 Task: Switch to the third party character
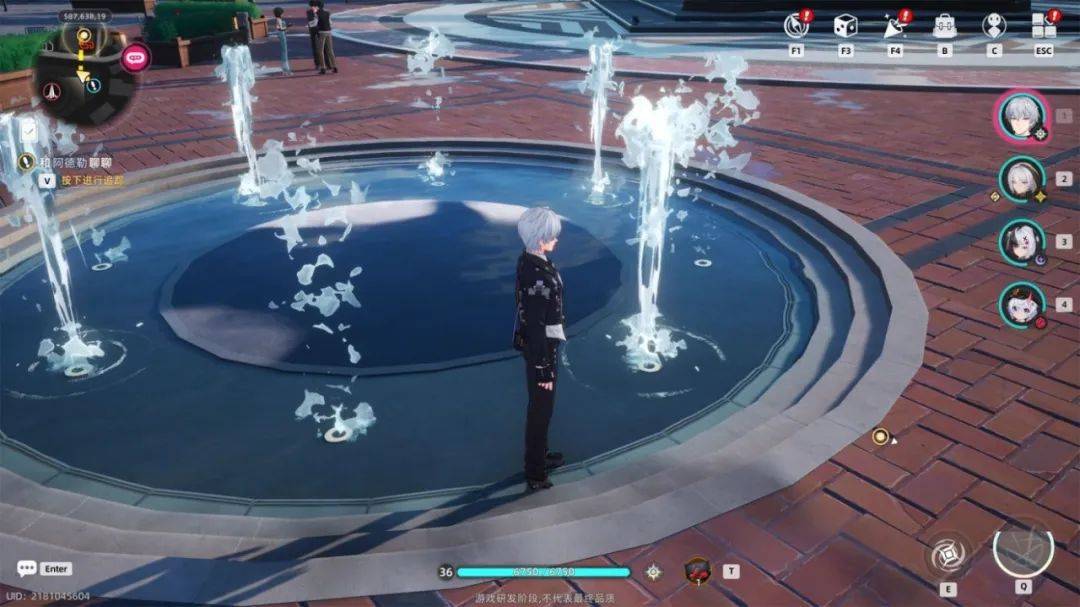pyautogui.click(x=1022, y=242)
